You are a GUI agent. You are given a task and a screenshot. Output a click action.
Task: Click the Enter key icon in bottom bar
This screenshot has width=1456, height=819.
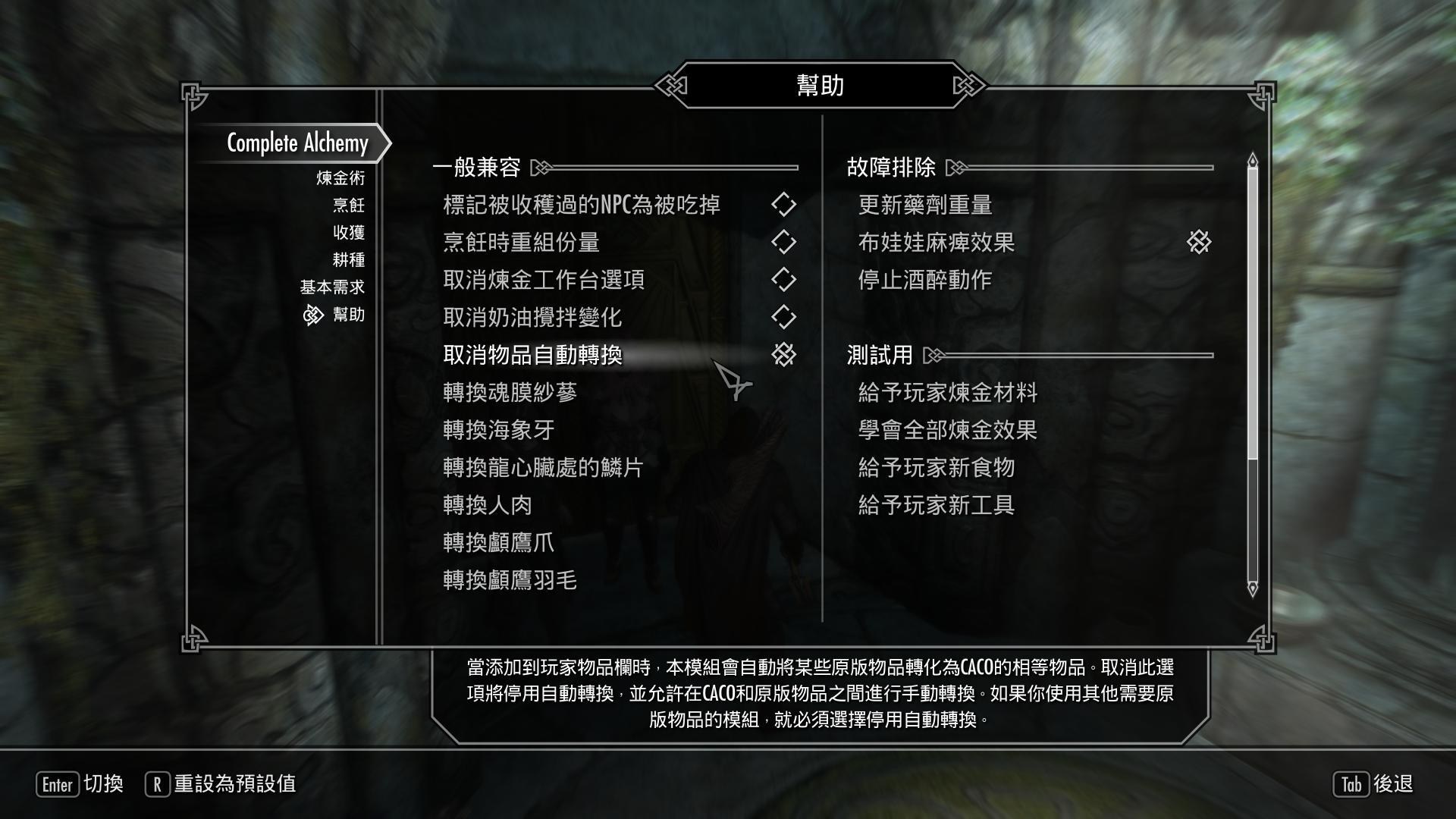coord(57,786)
